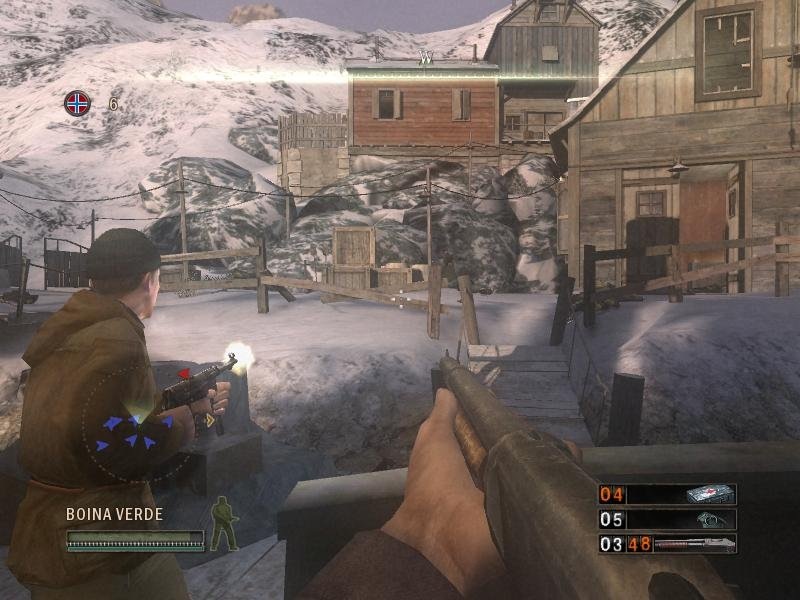The image size is (800, 600).
Task: Click the Norwegian flag icon
Action: click(x=77, y=102)
